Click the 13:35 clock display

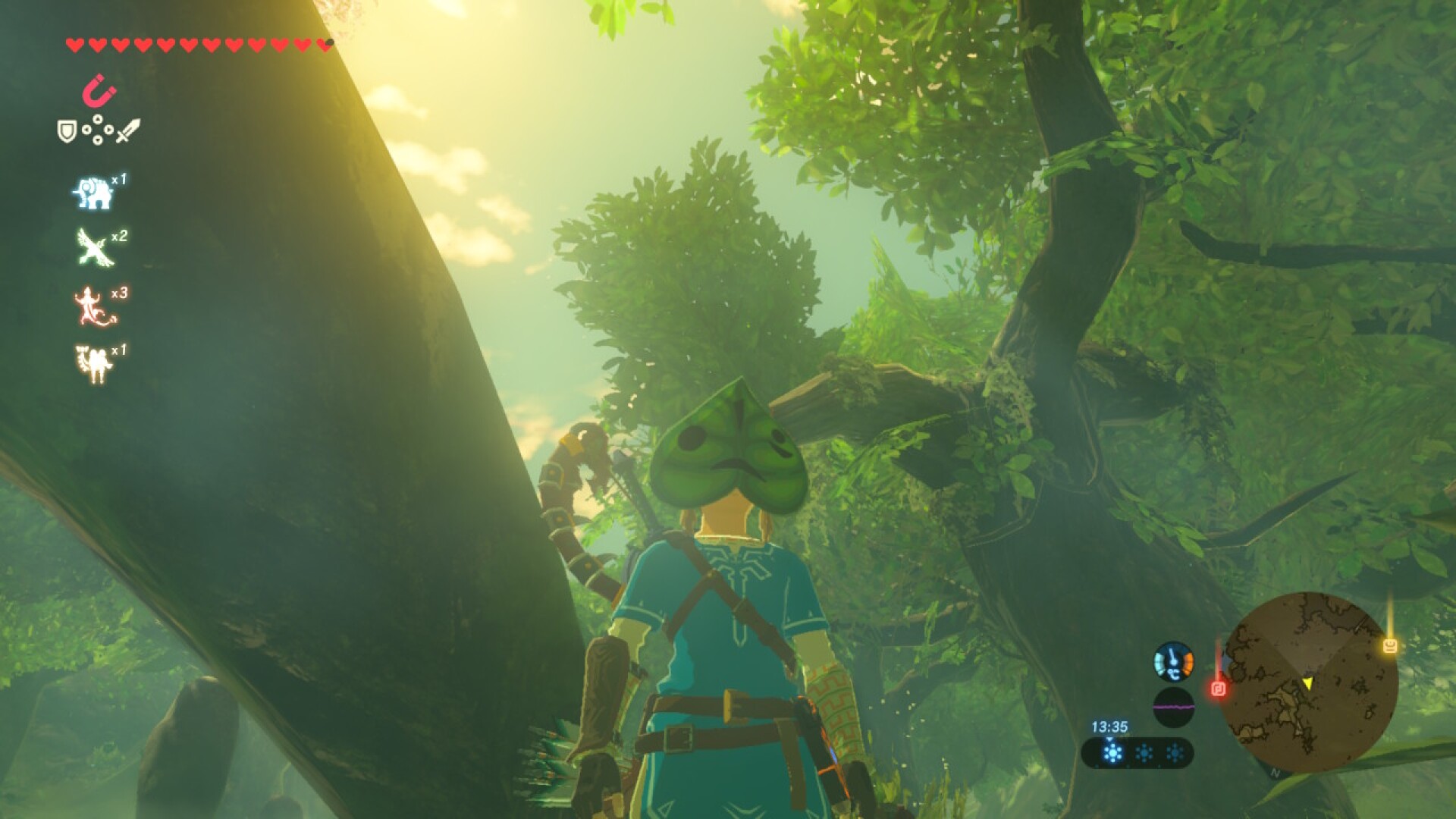[x=1109, y=725]
